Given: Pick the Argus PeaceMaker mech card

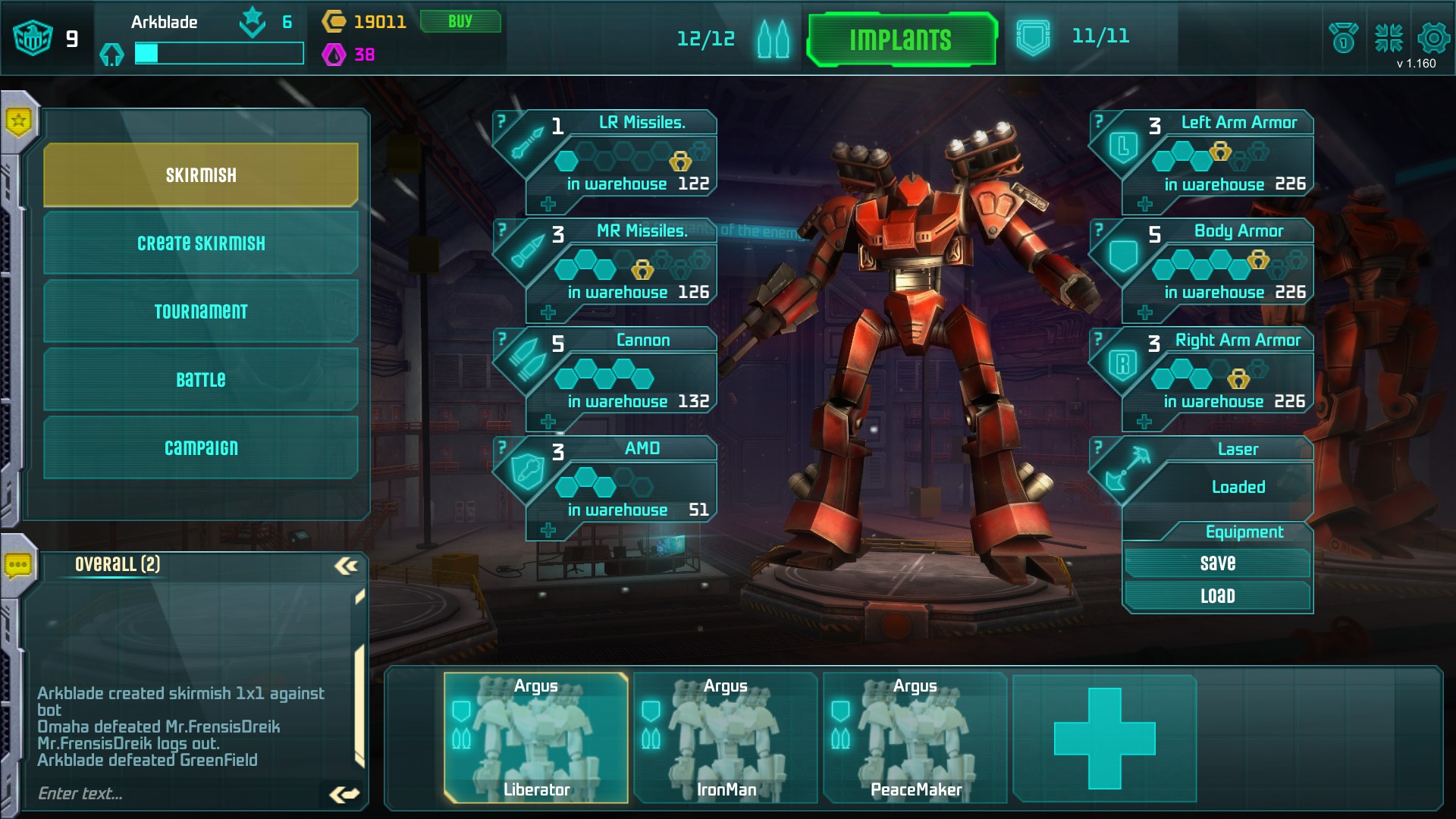Looking at the screenshot, I should click(x=915, y=737).
